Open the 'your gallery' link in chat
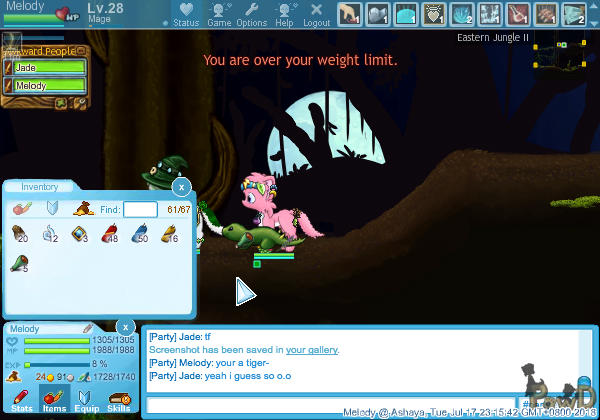This screenshot has width=600, height=420. (x=312, y=350)
